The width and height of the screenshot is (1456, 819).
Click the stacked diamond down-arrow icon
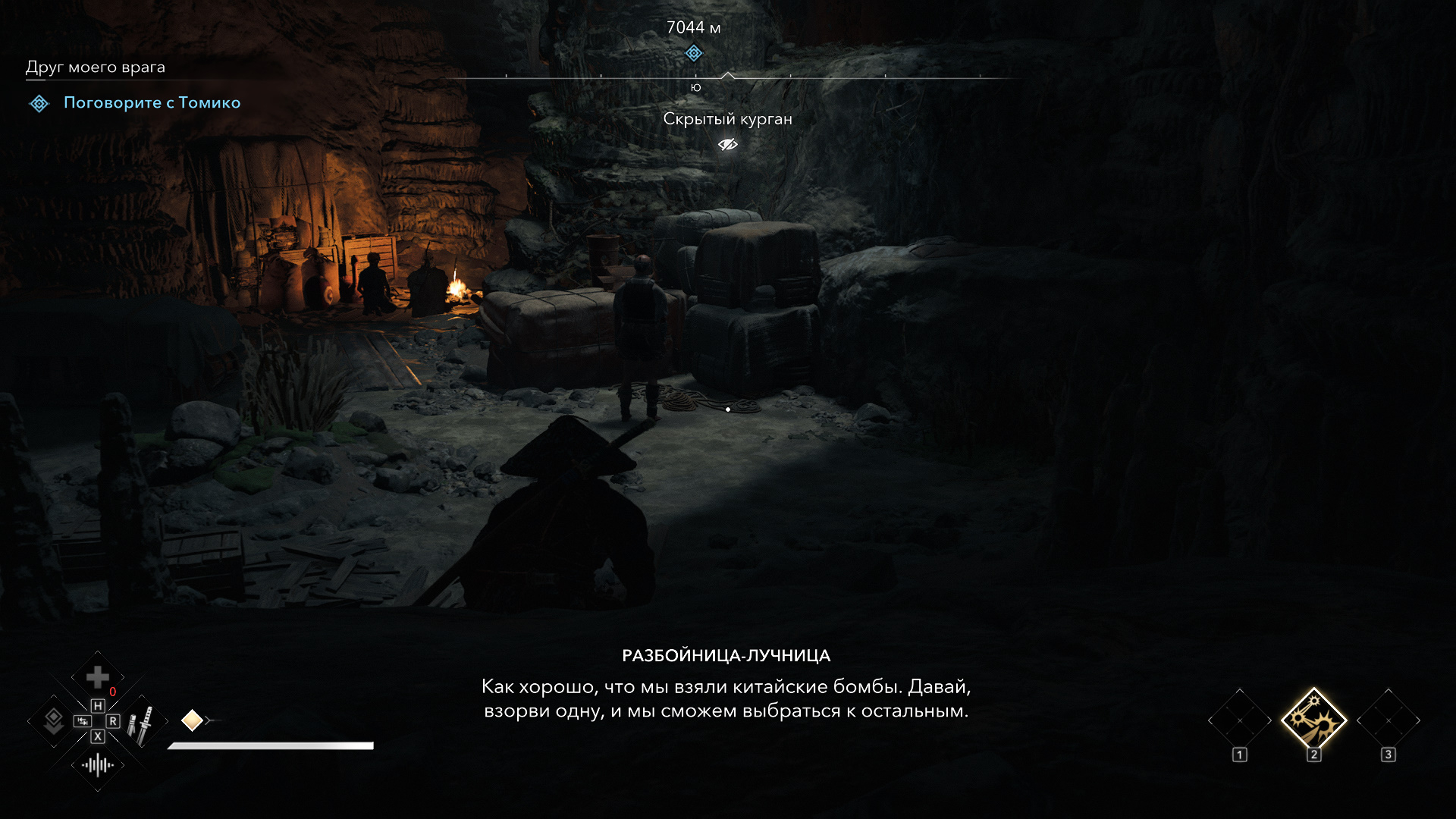53,720
